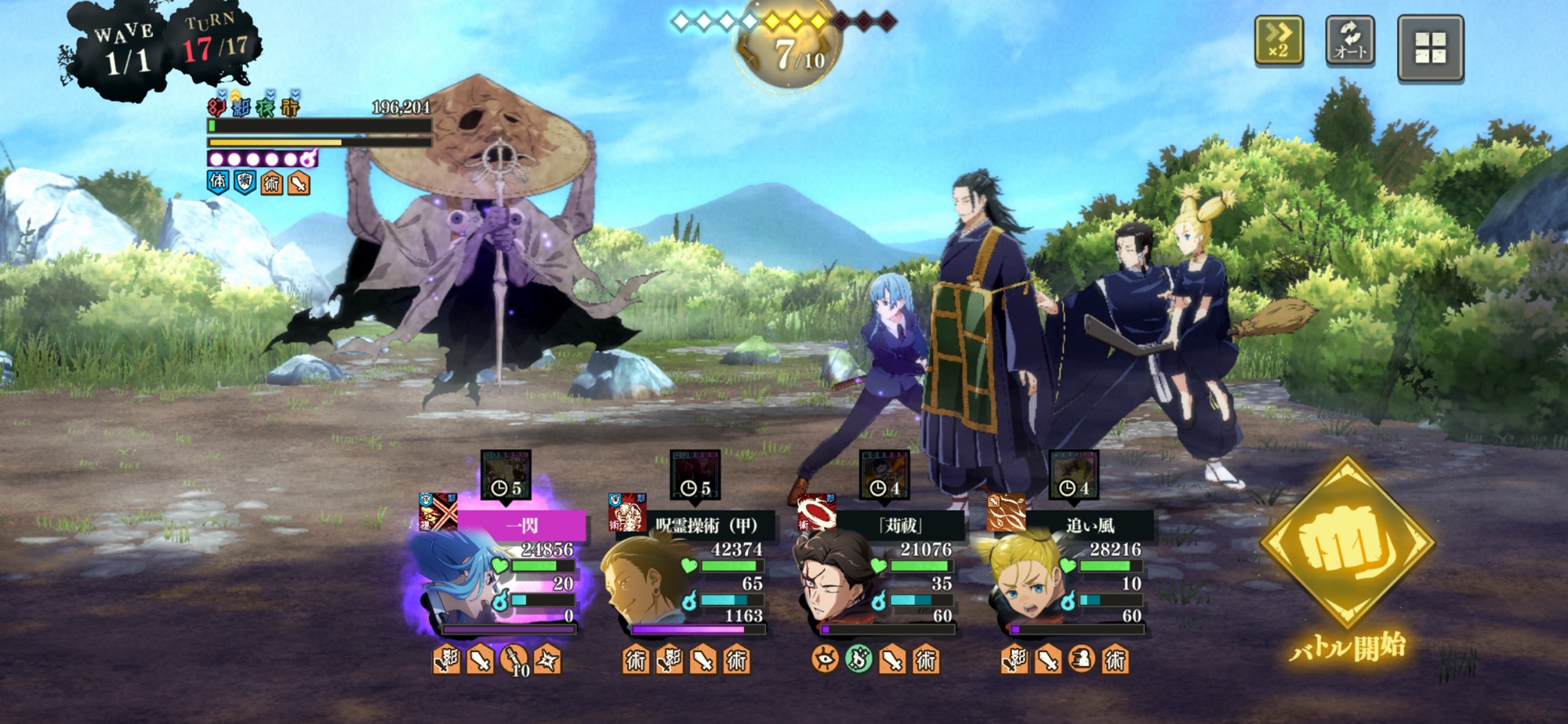Open the skill card above 一閃
The image size is (1568, 724).
point(506,475)
